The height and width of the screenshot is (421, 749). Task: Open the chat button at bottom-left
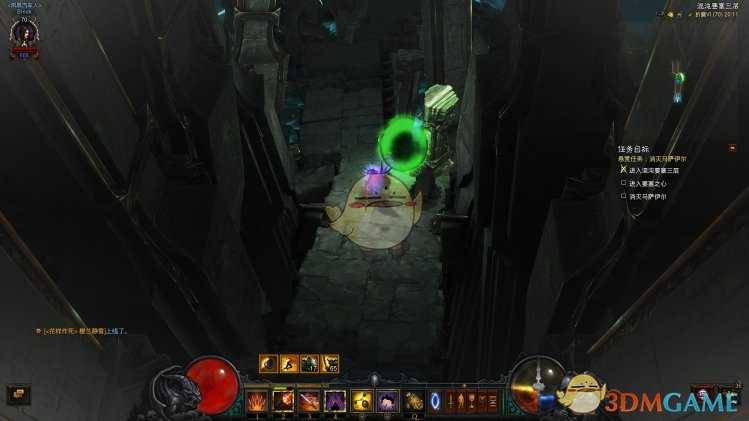tap(18, 394)
